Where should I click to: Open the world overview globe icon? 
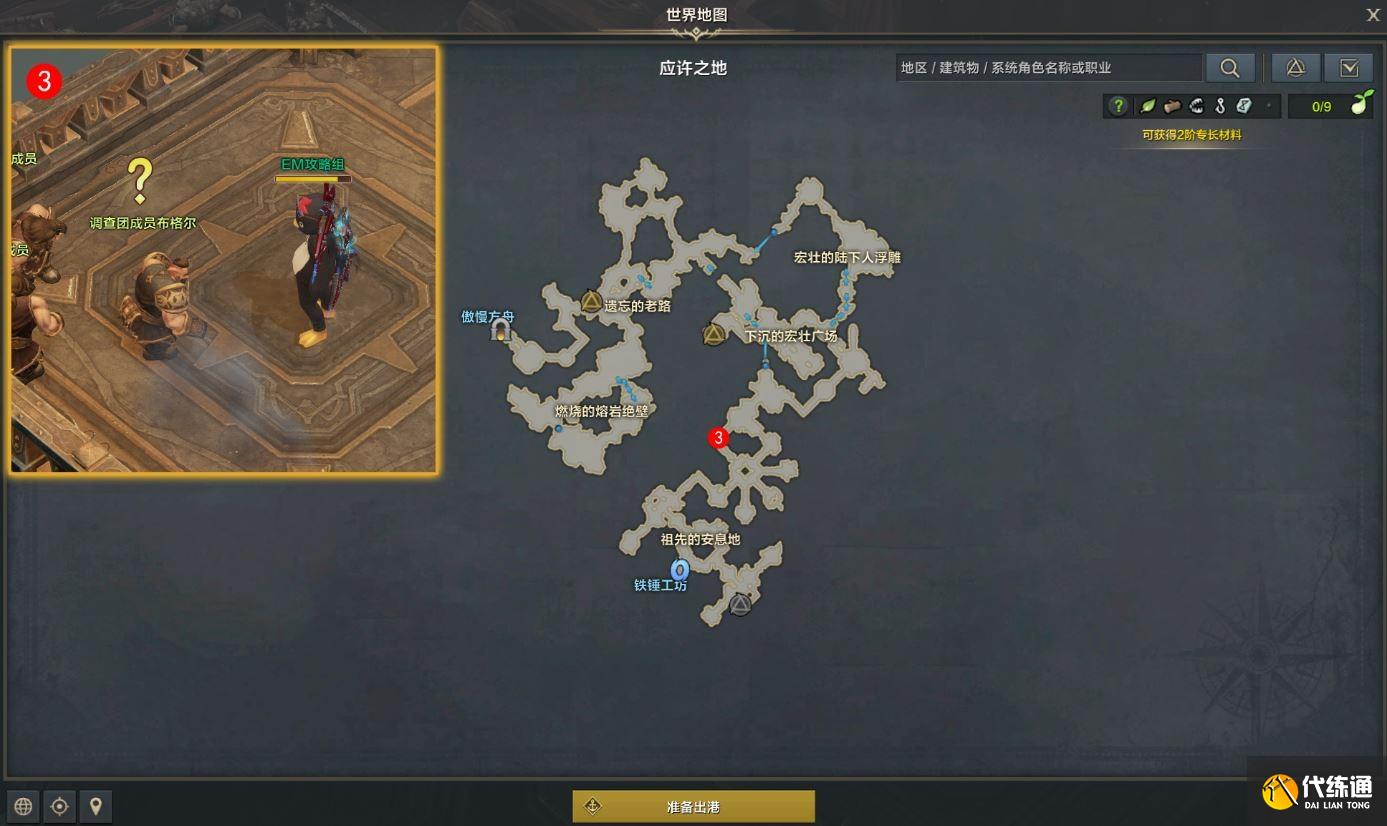tap(22, 806)
